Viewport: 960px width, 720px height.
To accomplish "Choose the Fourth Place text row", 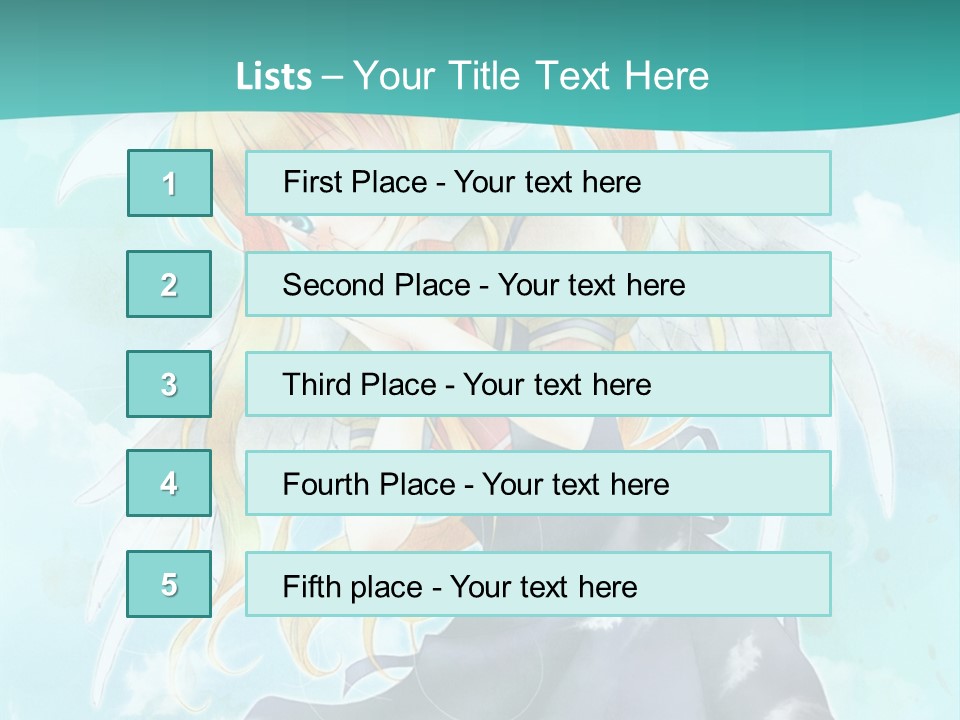I will tap(538, 483).
